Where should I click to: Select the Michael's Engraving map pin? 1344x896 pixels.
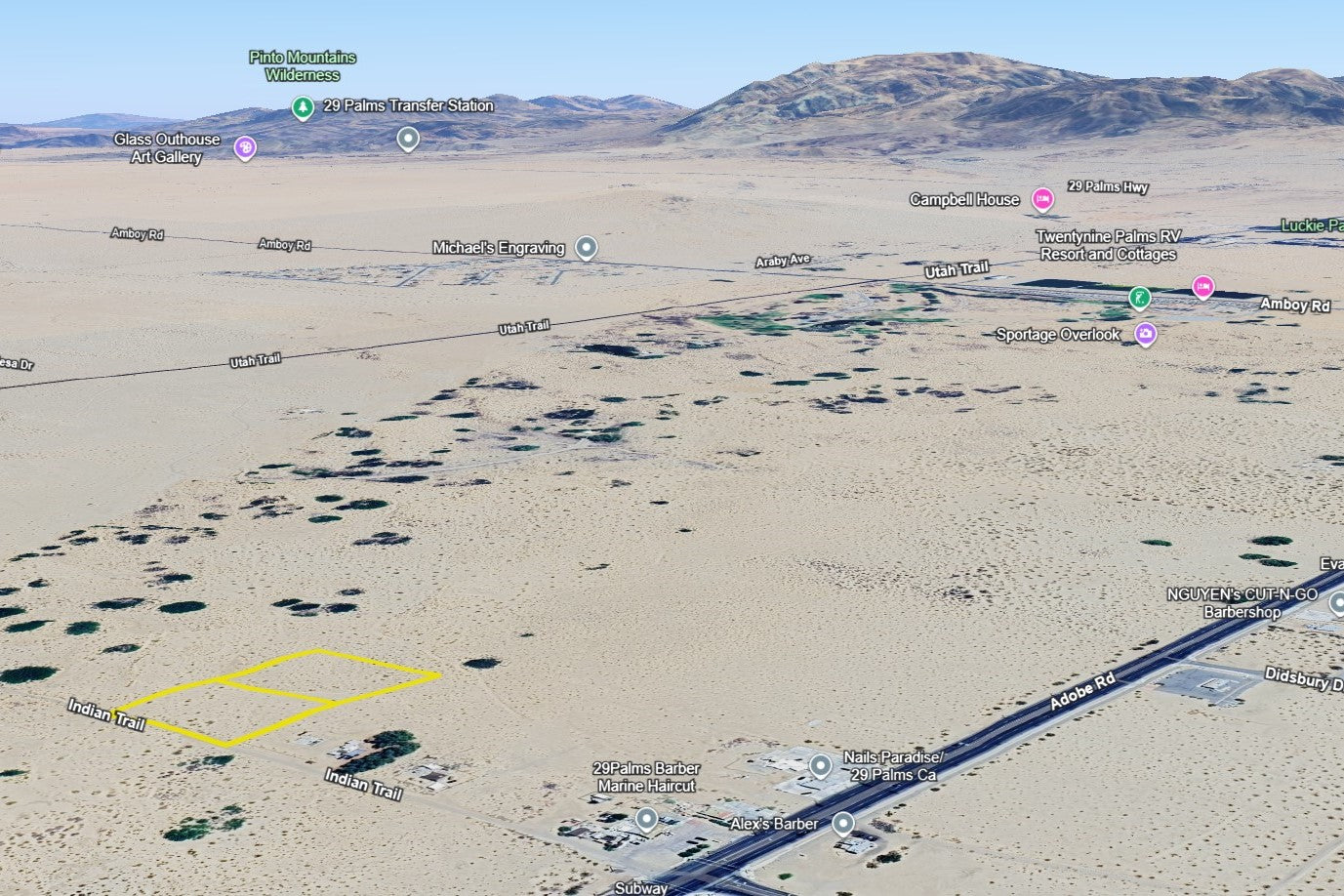[x=586, y=247]
